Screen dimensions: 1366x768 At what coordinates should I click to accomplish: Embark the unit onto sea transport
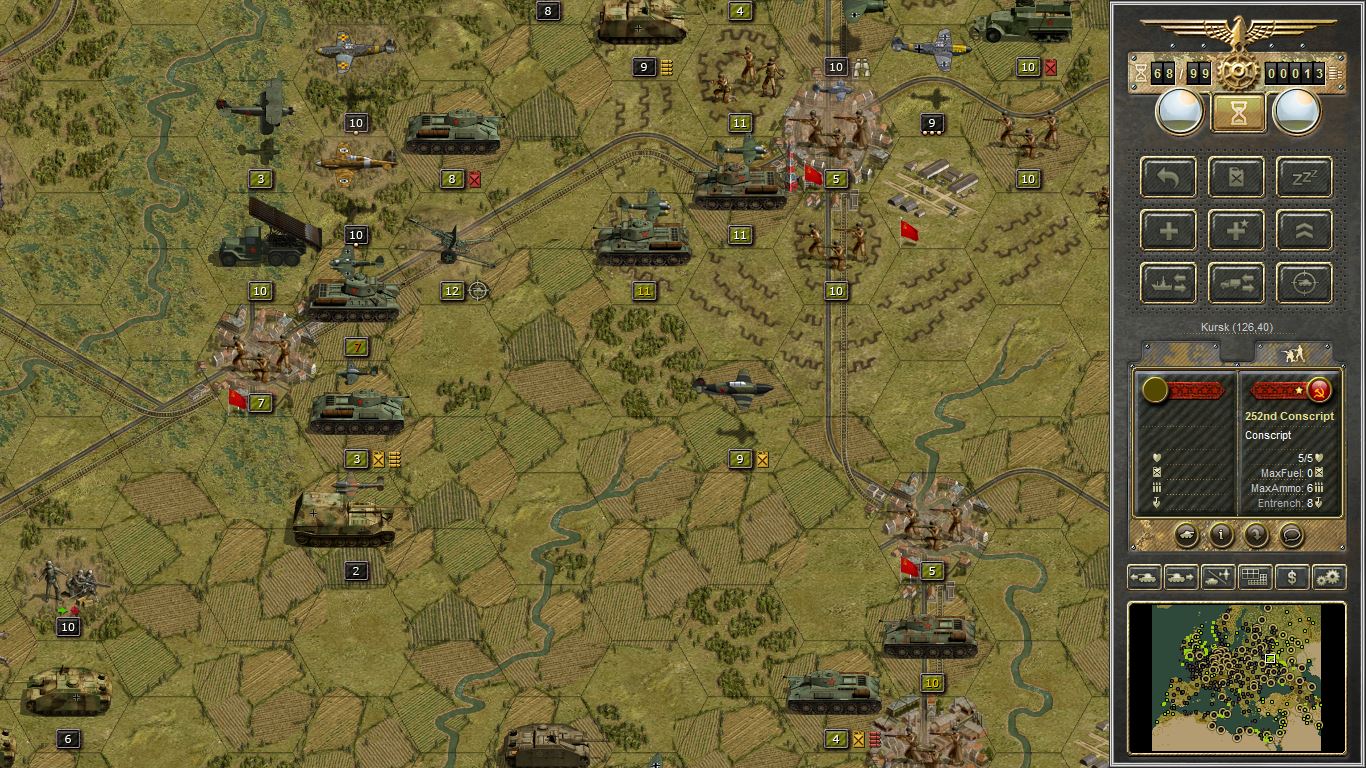click(1168, 283)
